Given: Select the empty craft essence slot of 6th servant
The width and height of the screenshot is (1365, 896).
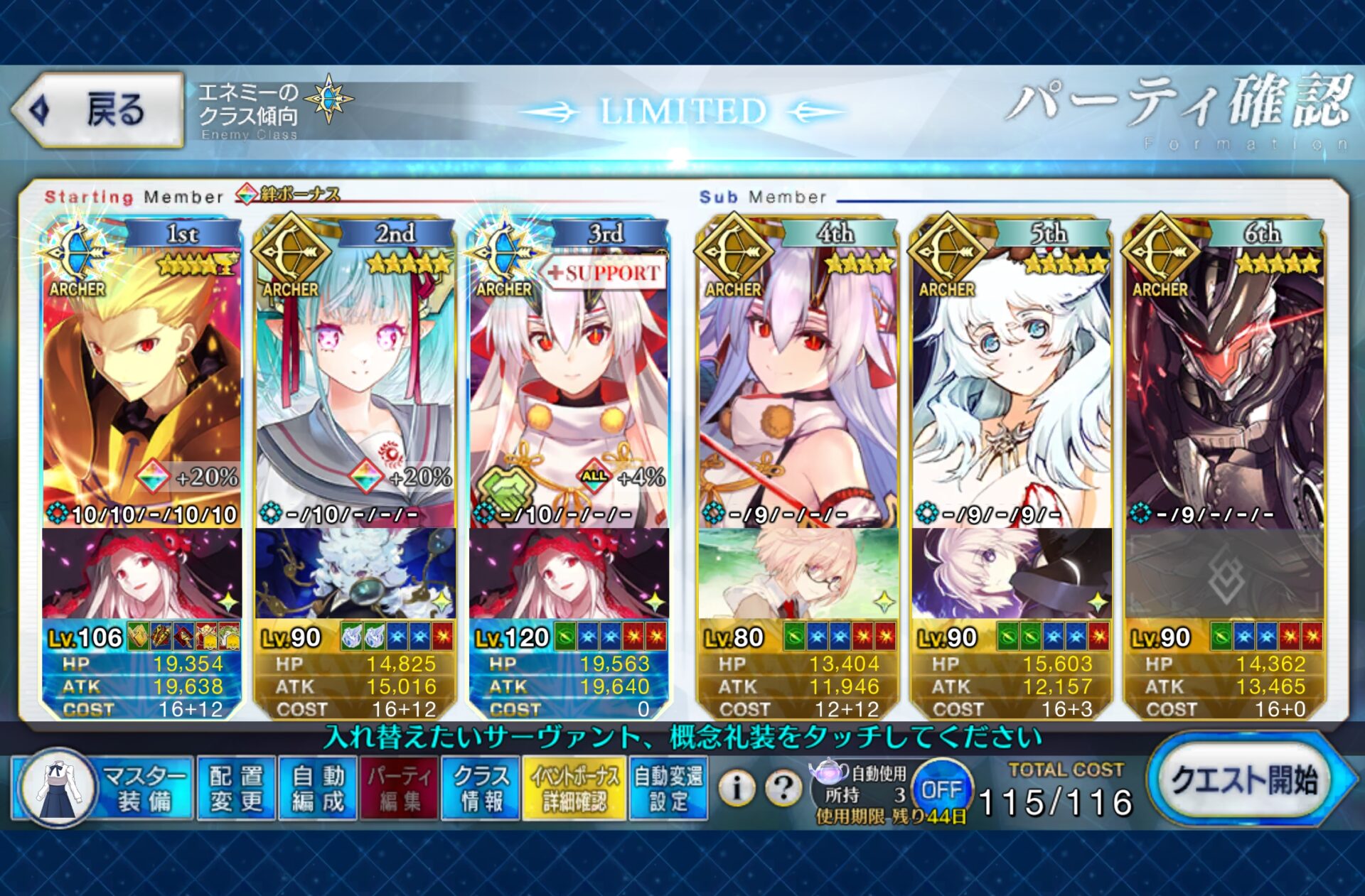Looking at the screenshot, I should (x=1224, y=573).
